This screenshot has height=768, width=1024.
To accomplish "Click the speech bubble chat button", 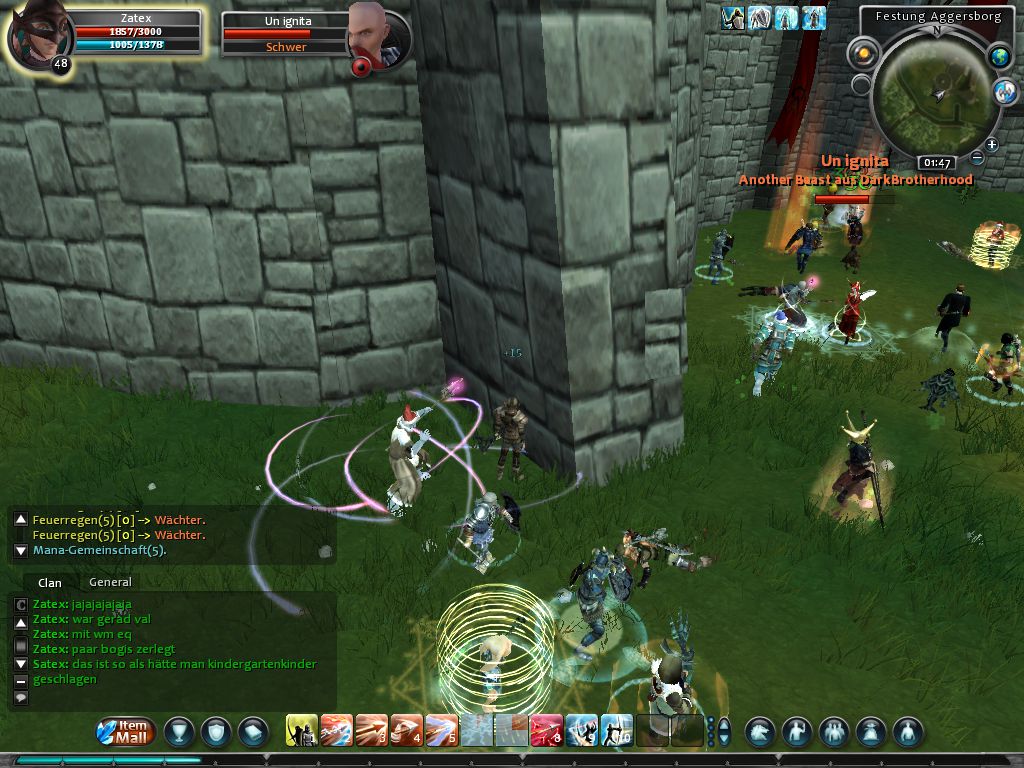I will (x=21, y=698).
